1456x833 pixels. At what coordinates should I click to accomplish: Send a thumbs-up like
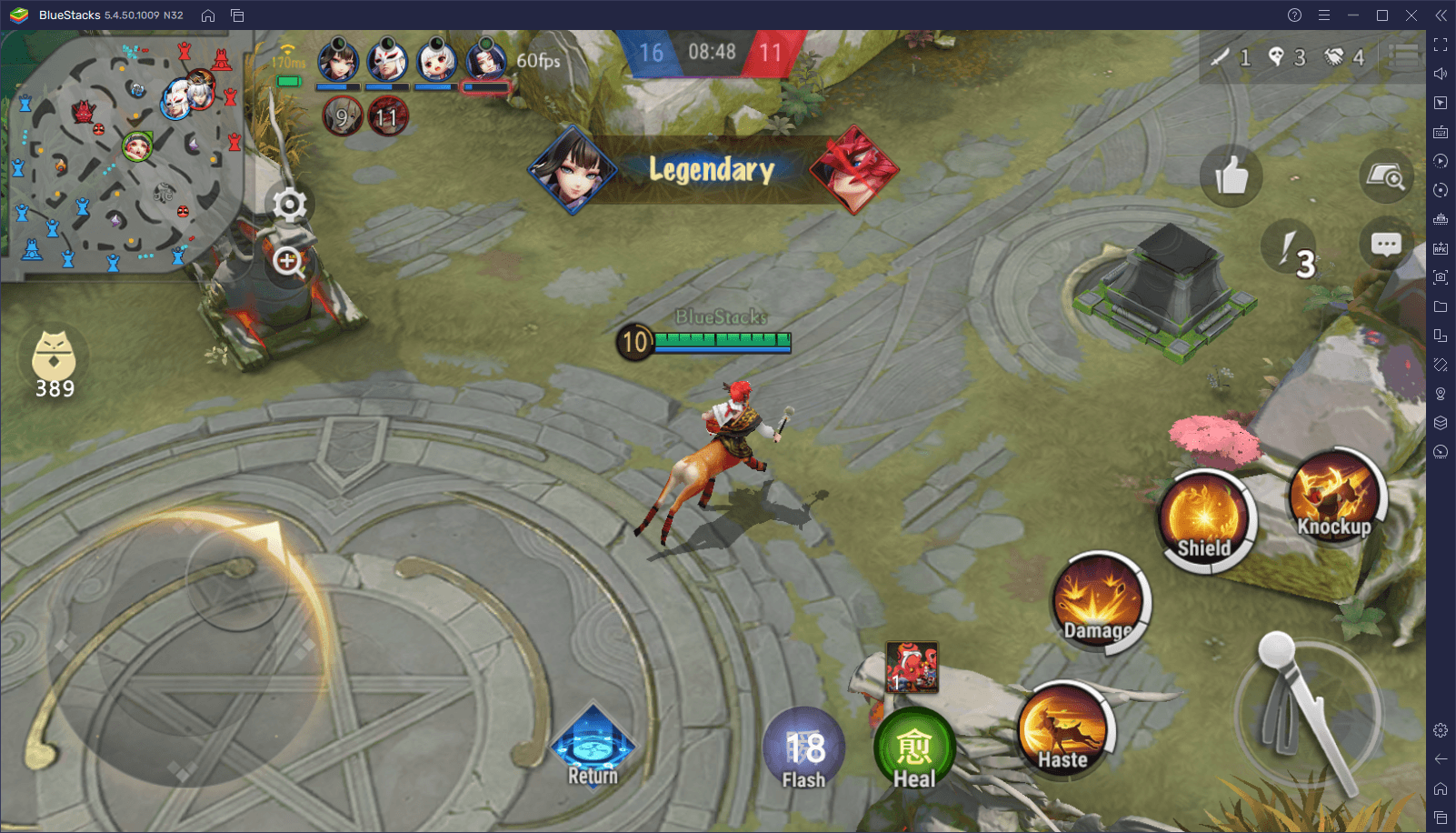click(x=1231, y=176)
